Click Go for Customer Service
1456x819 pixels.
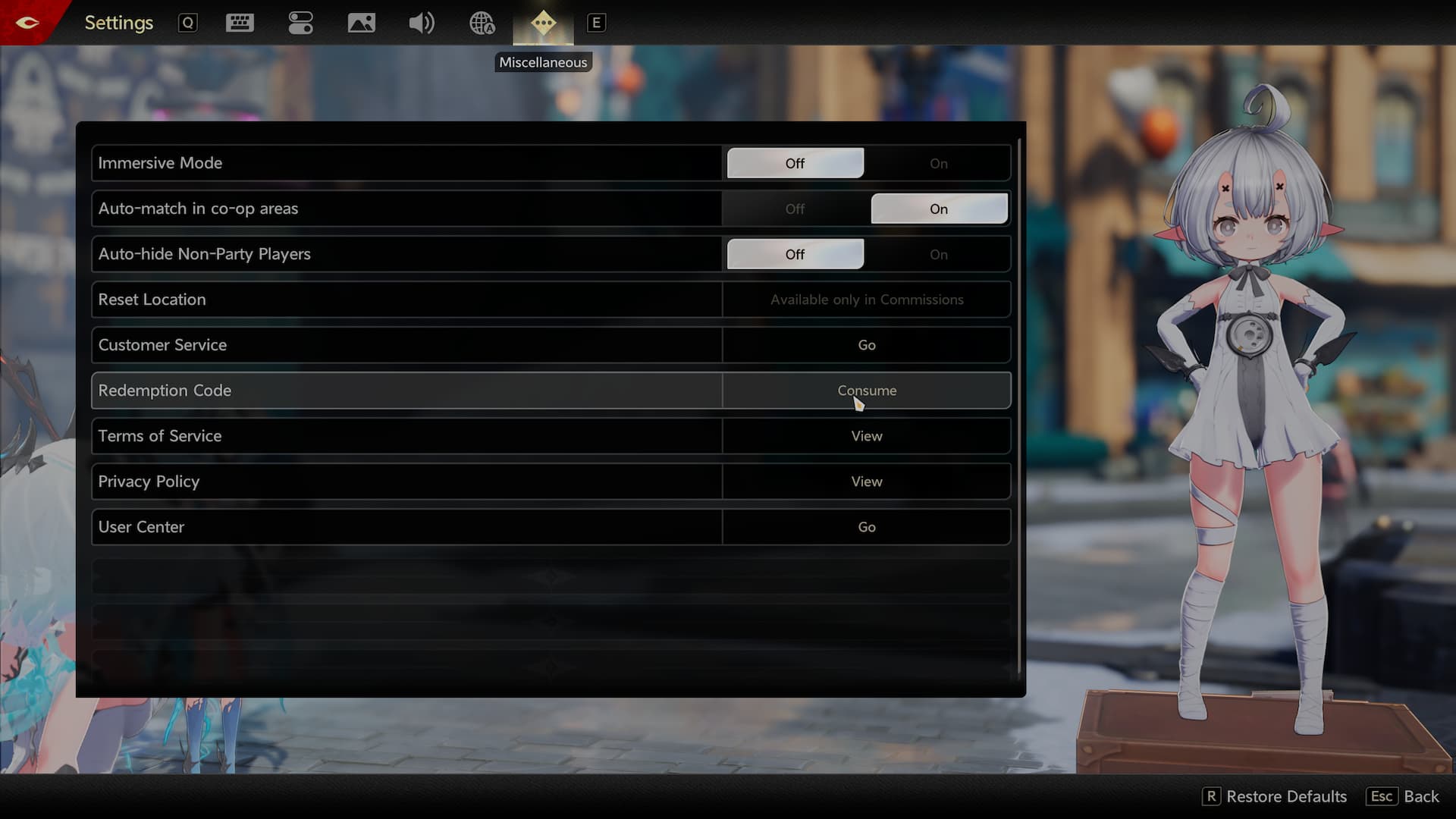click(x=866, y=345)
